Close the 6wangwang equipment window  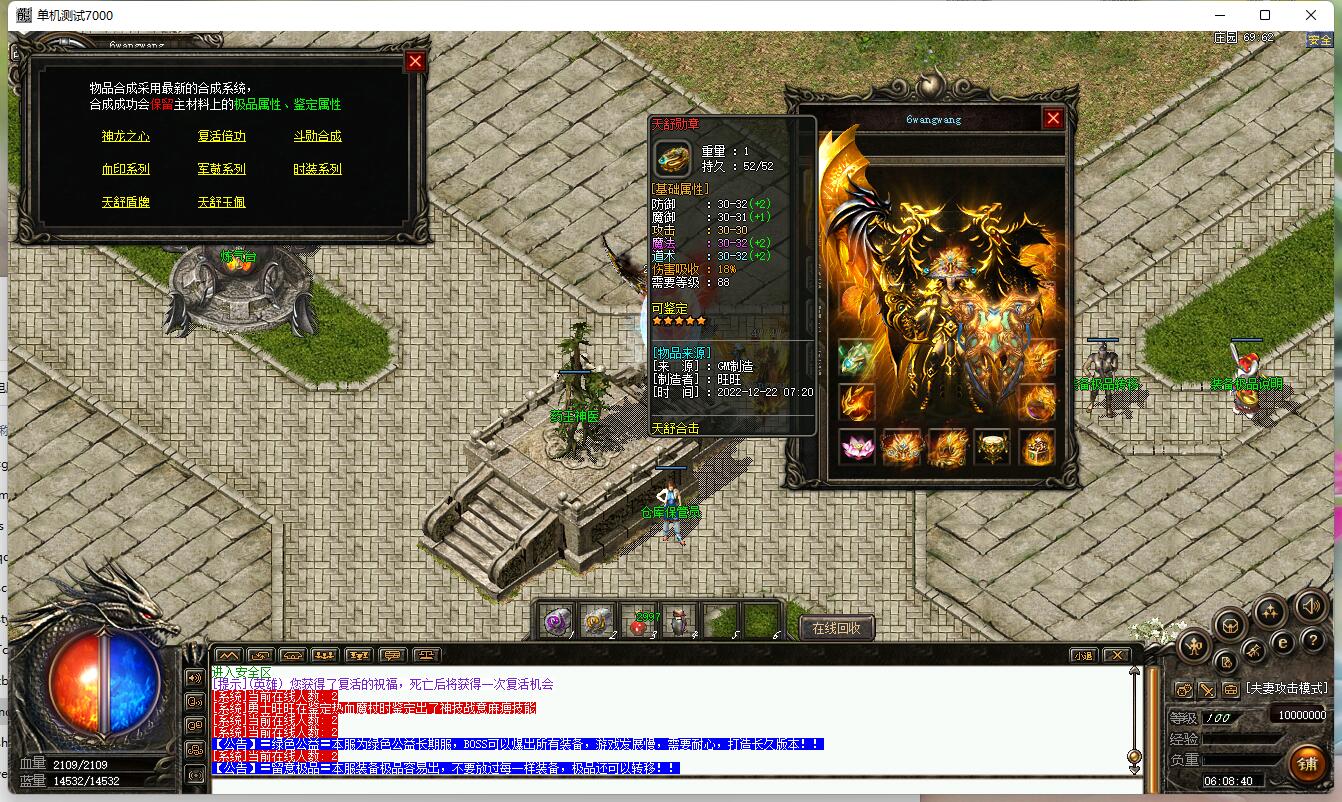pyautogui.click(x=1053, y=119)
